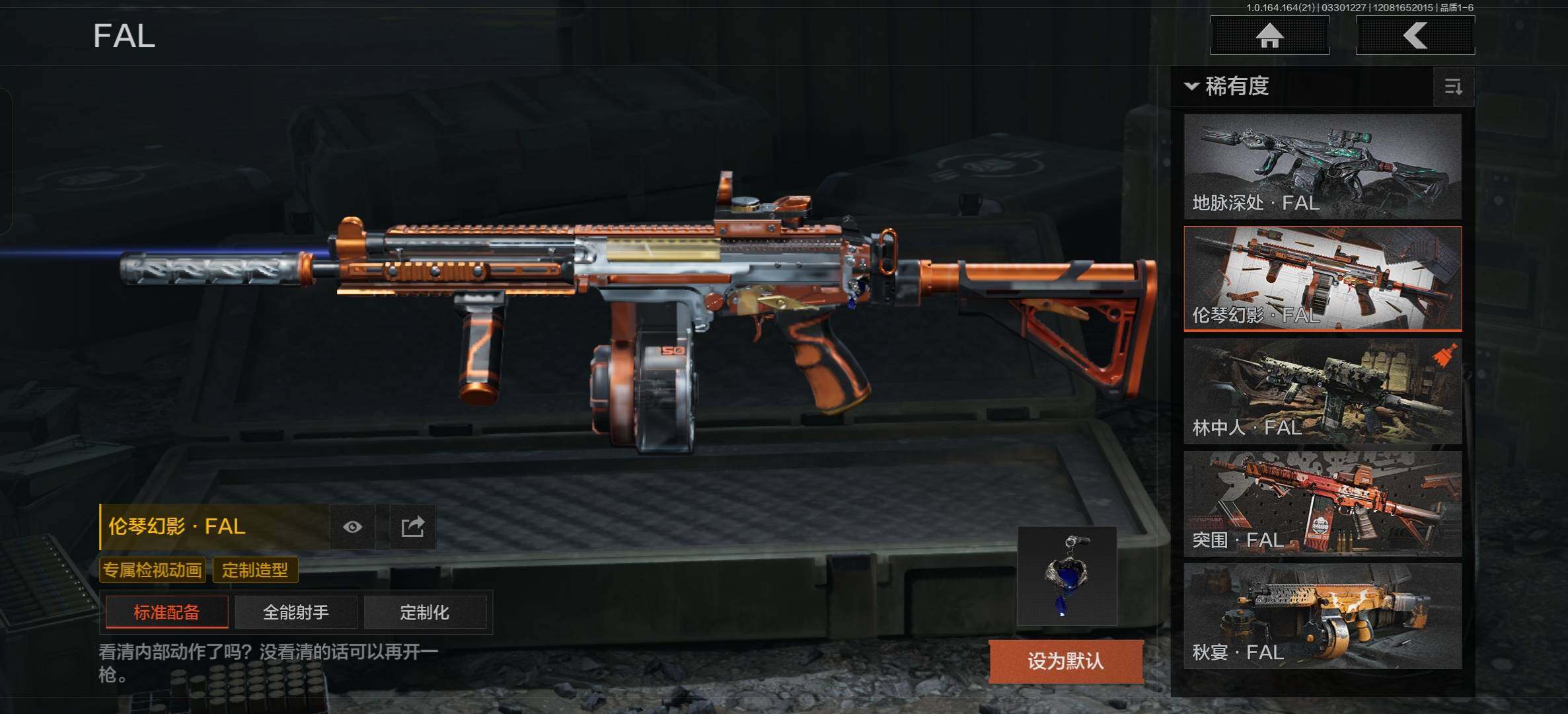Choose the 伦琴幻影 · FAL skin thumbnail
The image size is (1568, 714).
[x=1322, y=278]
